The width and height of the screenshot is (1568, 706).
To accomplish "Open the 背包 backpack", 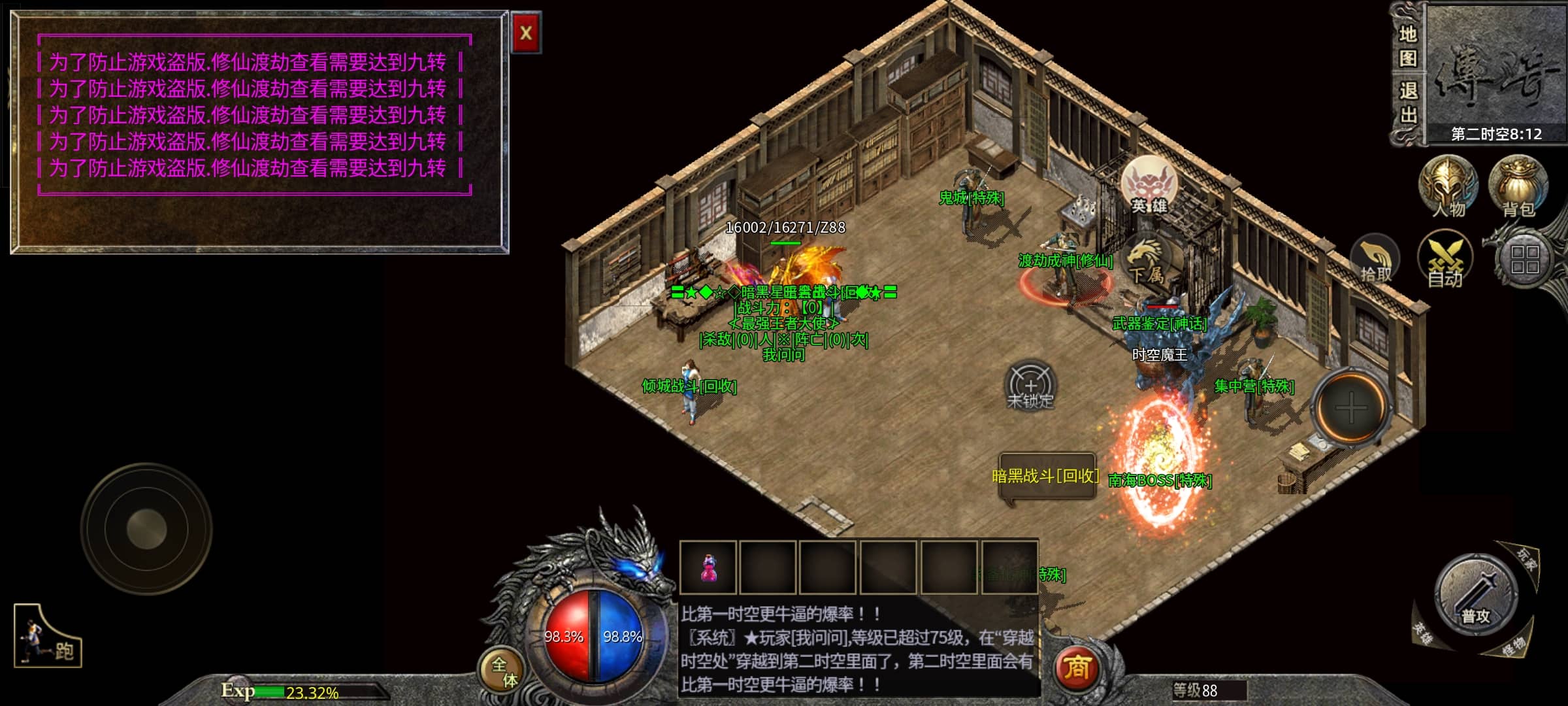I will point(1518,187).
